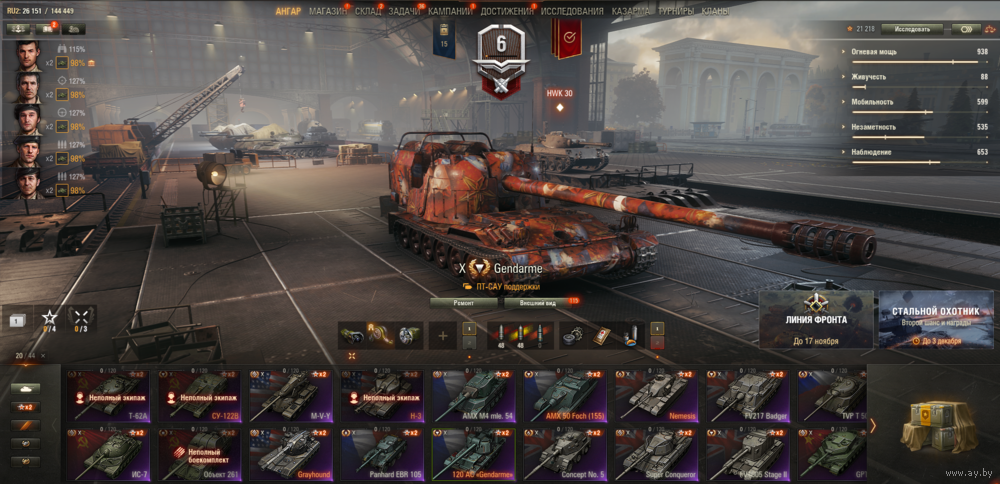
Task: Open the Достижения (Achievements) tab
Action: click(x=506, y=11)
